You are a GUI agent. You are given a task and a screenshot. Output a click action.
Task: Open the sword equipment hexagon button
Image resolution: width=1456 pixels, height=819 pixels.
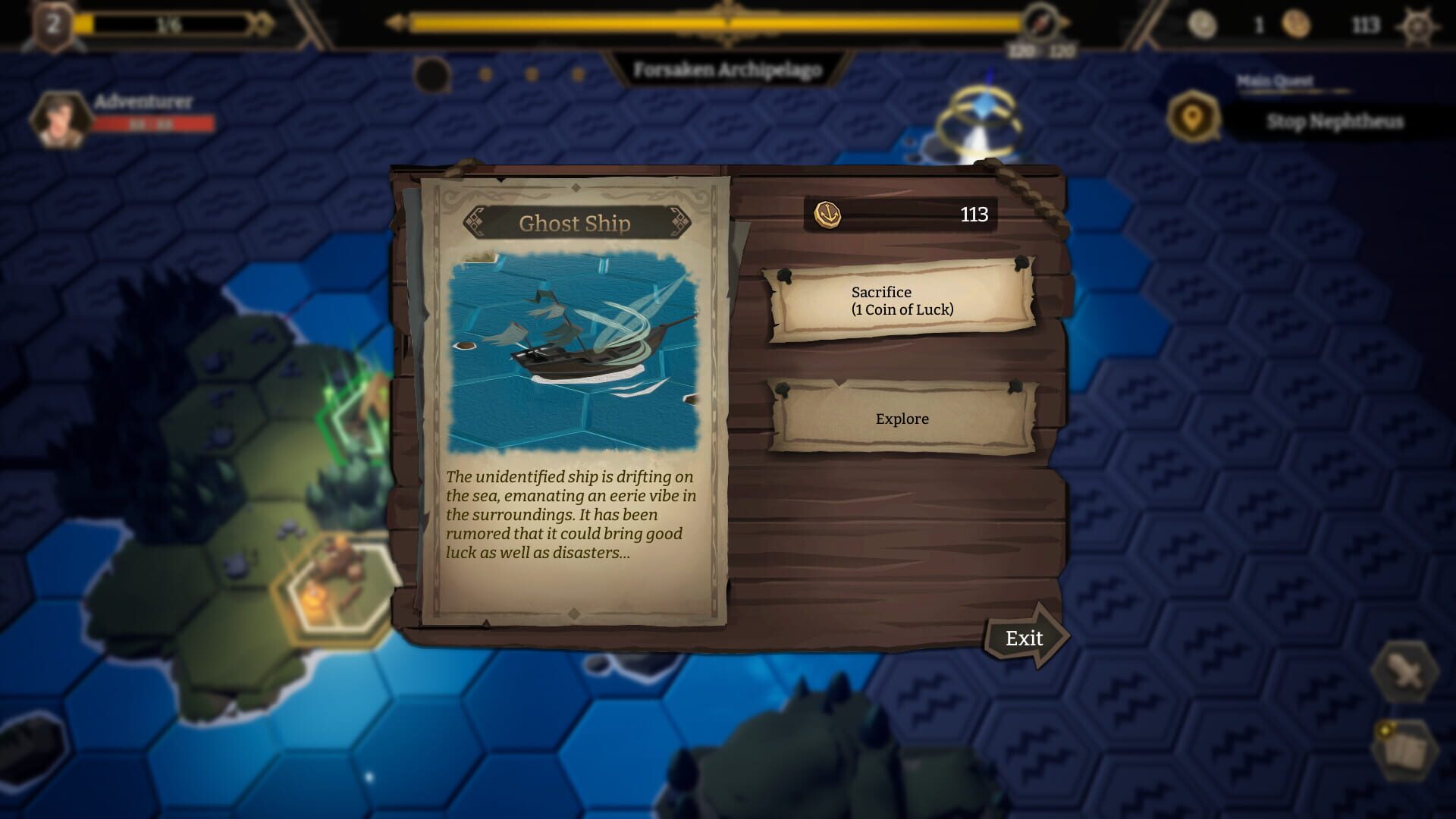(1405, 671)
